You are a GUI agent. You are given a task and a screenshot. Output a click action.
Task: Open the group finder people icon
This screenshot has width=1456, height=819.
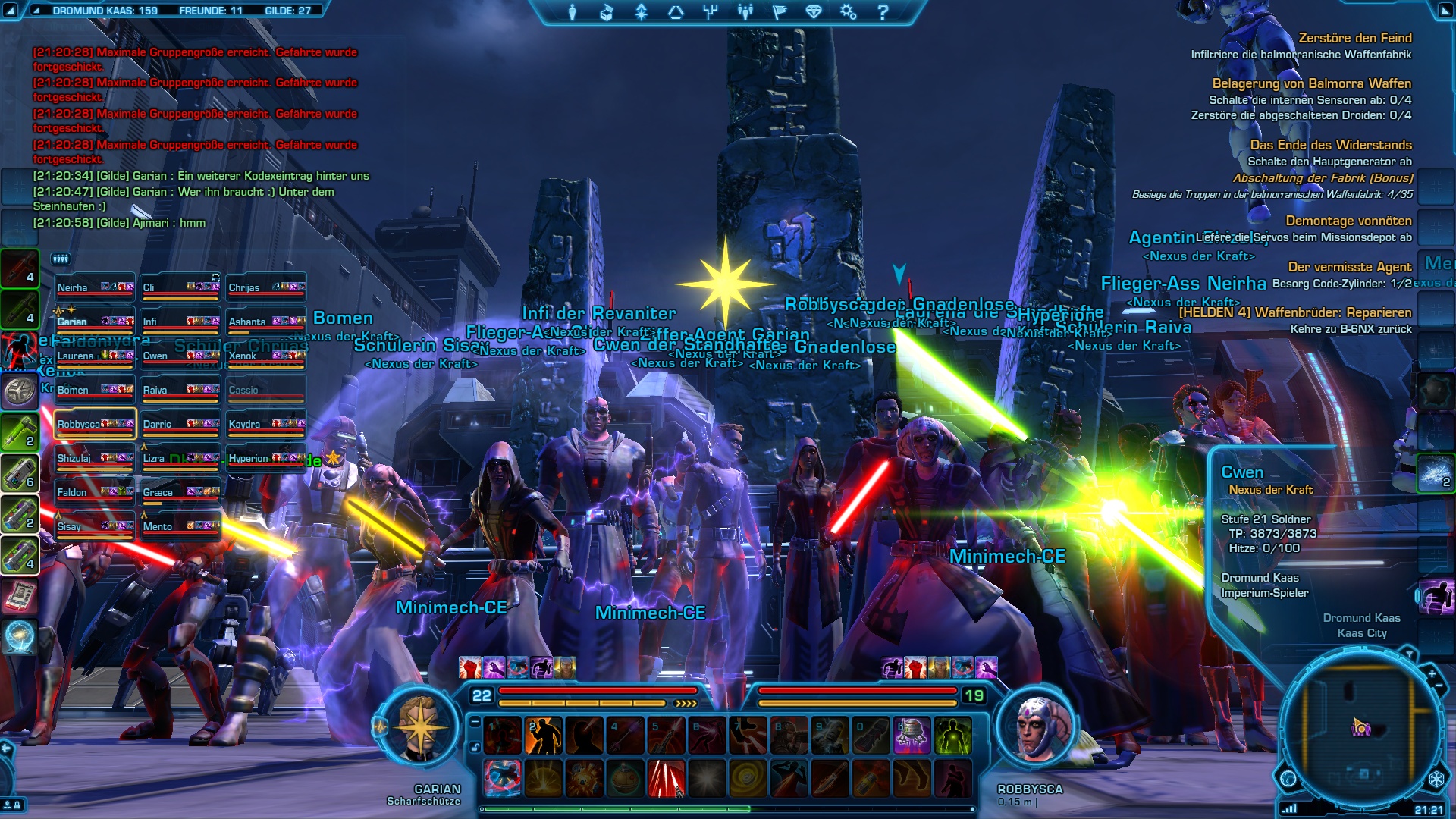[745, 12]
